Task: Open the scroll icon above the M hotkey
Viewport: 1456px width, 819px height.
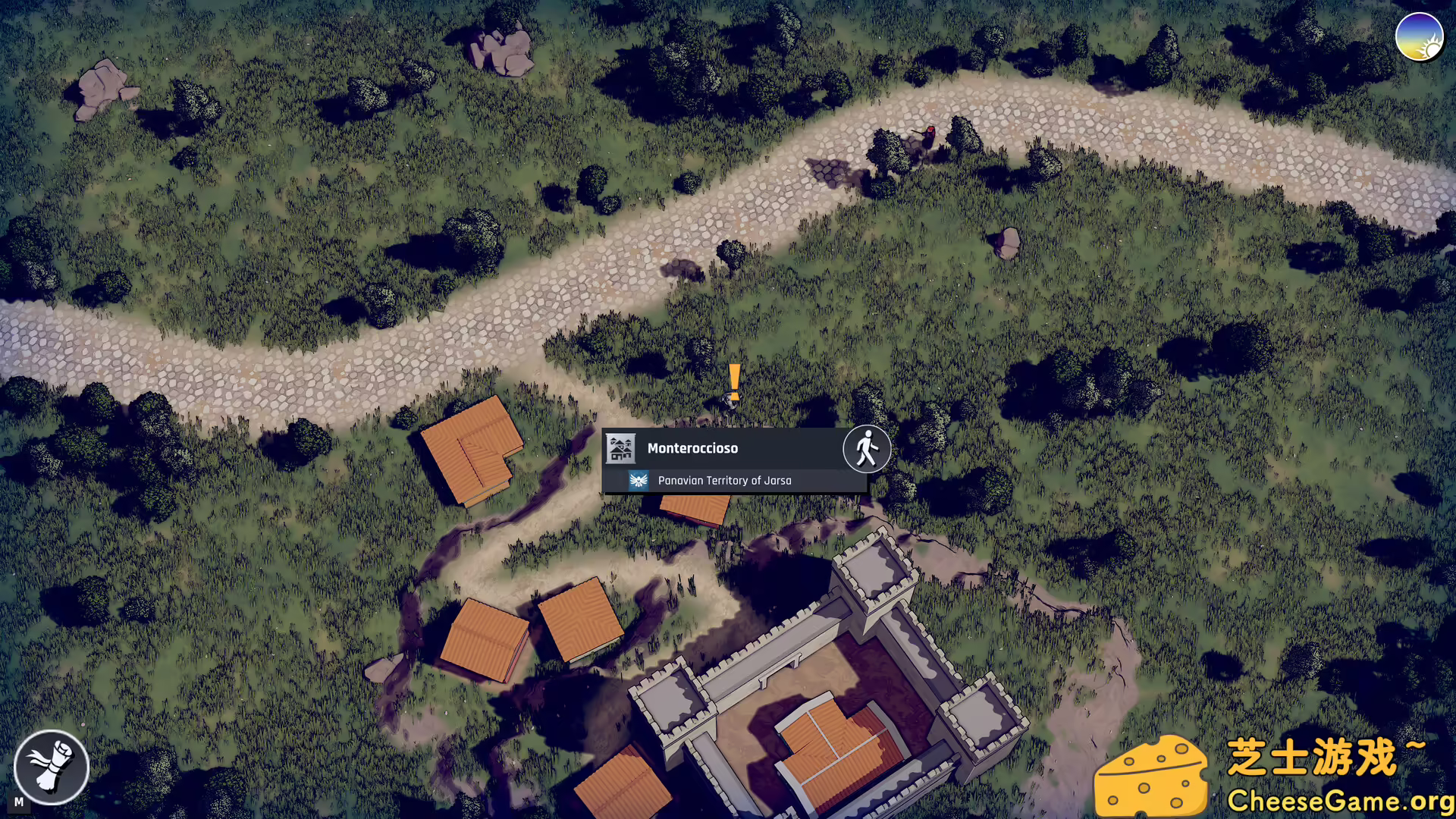Action: pos(51,767)
